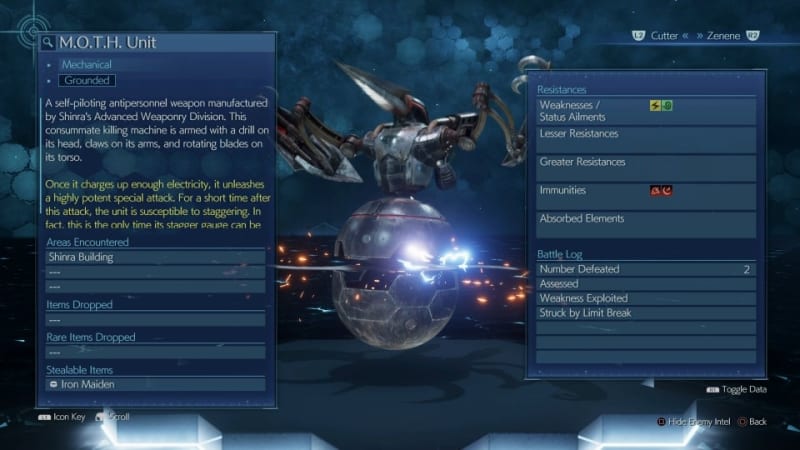Select the Iron Maiden stealable item
Screen dimensions: 800x450
coord(156,384)
